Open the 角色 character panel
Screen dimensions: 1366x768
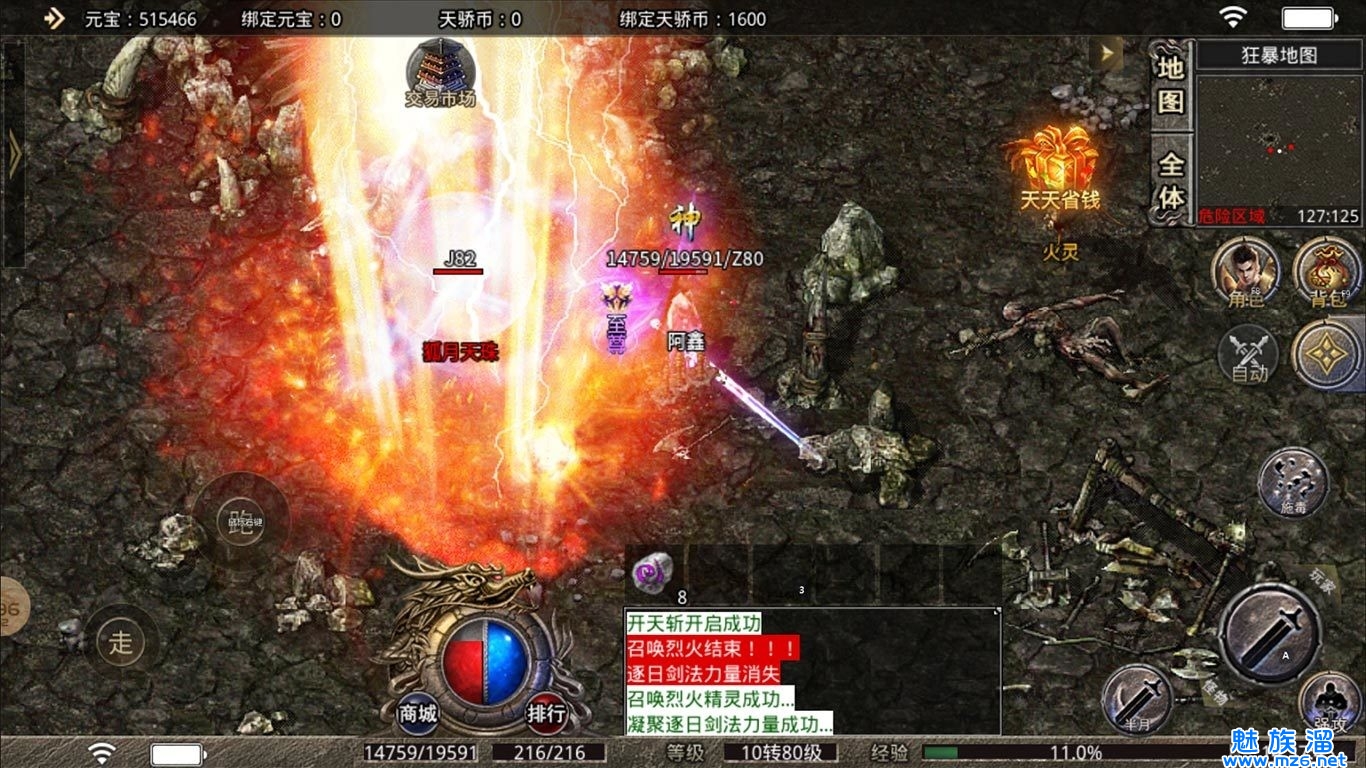1245,273
